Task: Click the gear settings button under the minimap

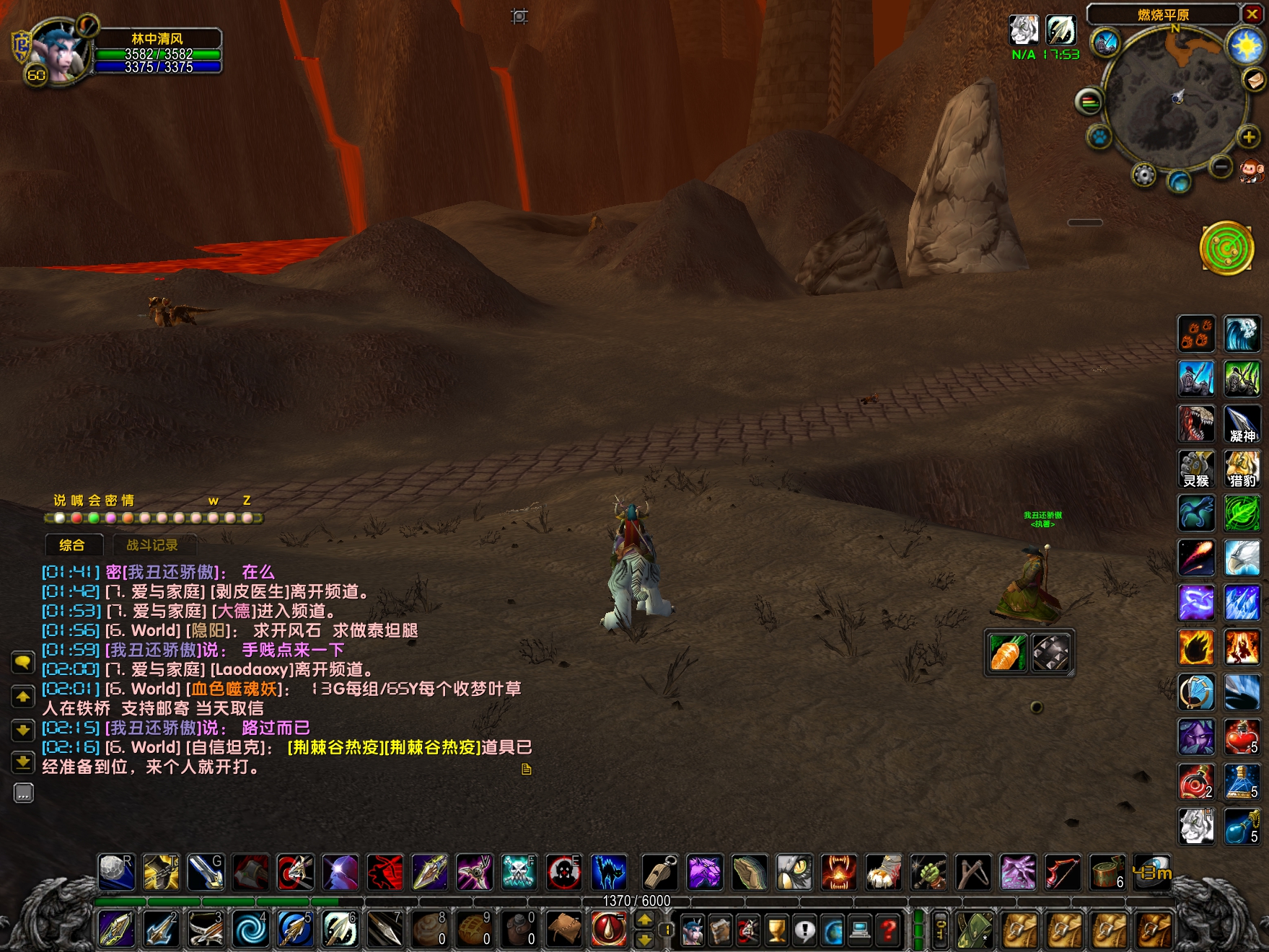Action: click(x=1143, y=175)
